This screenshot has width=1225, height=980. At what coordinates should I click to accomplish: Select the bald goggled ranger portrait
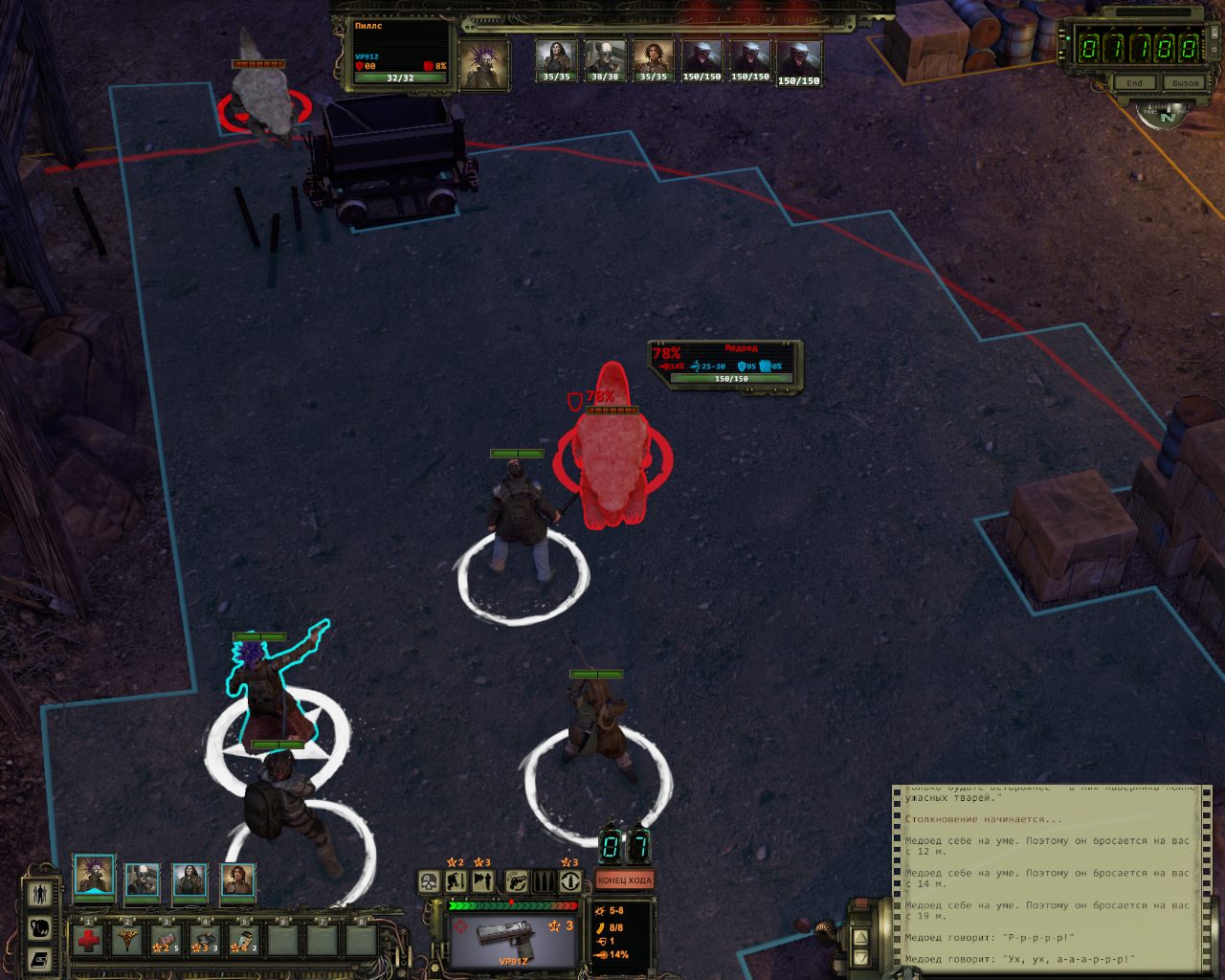click(143, 880)
